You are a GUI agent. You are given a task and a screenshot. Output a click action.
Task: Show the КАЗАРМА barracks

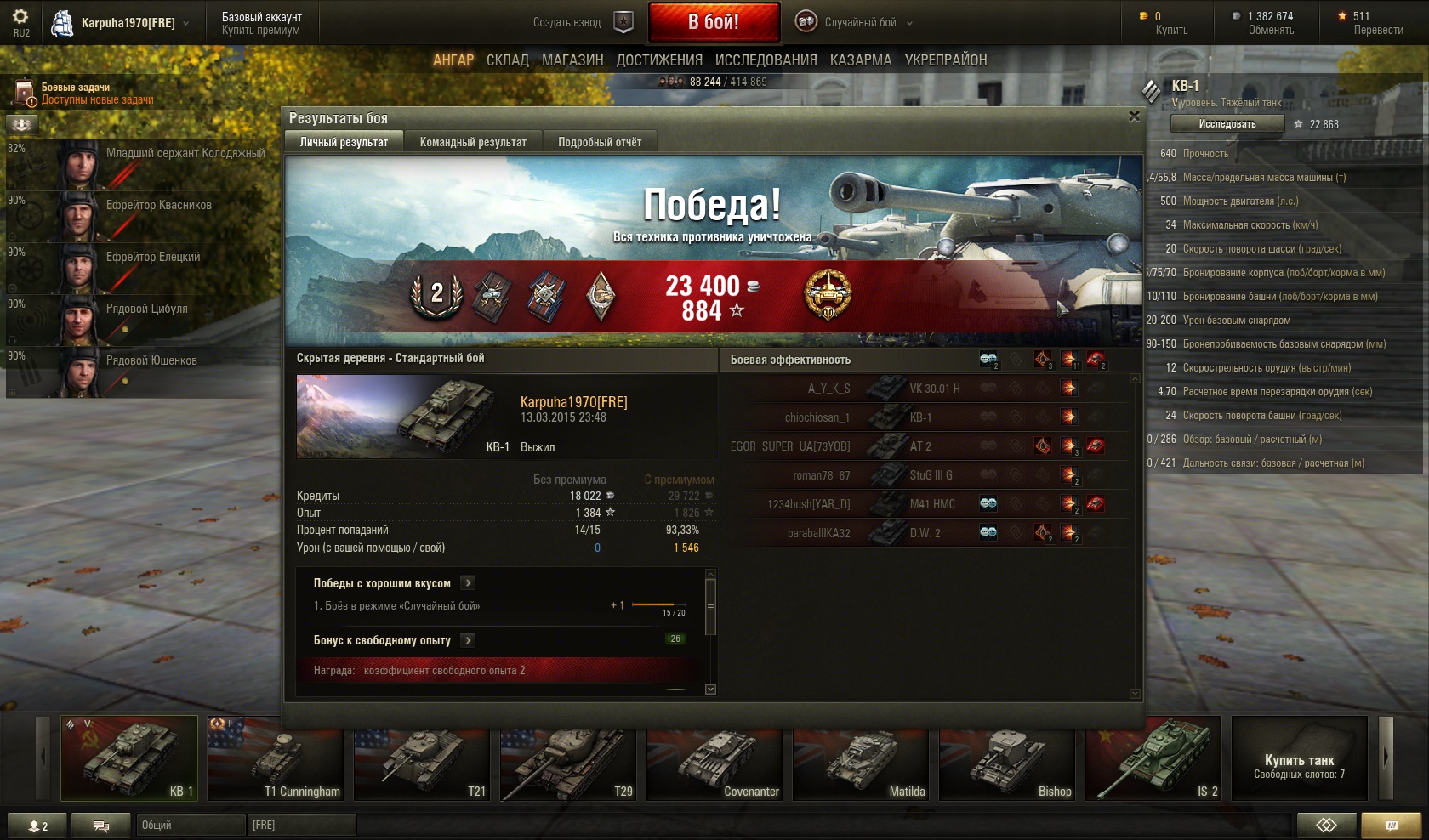tap(861, 60)
